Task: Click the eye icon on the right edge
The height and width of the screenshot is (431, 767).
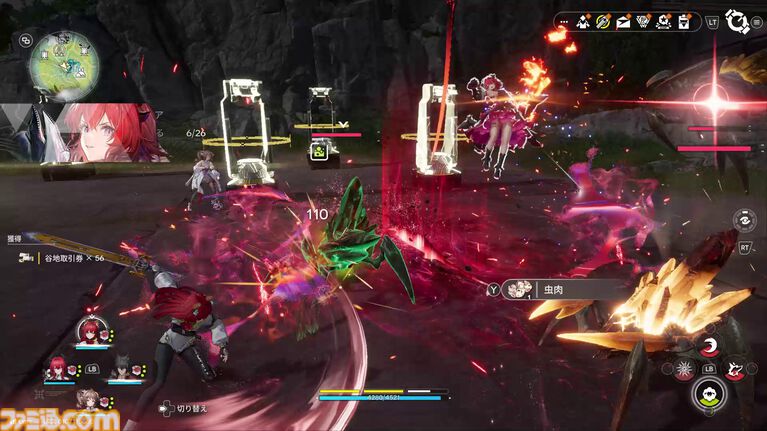Action: coord(745,221)
